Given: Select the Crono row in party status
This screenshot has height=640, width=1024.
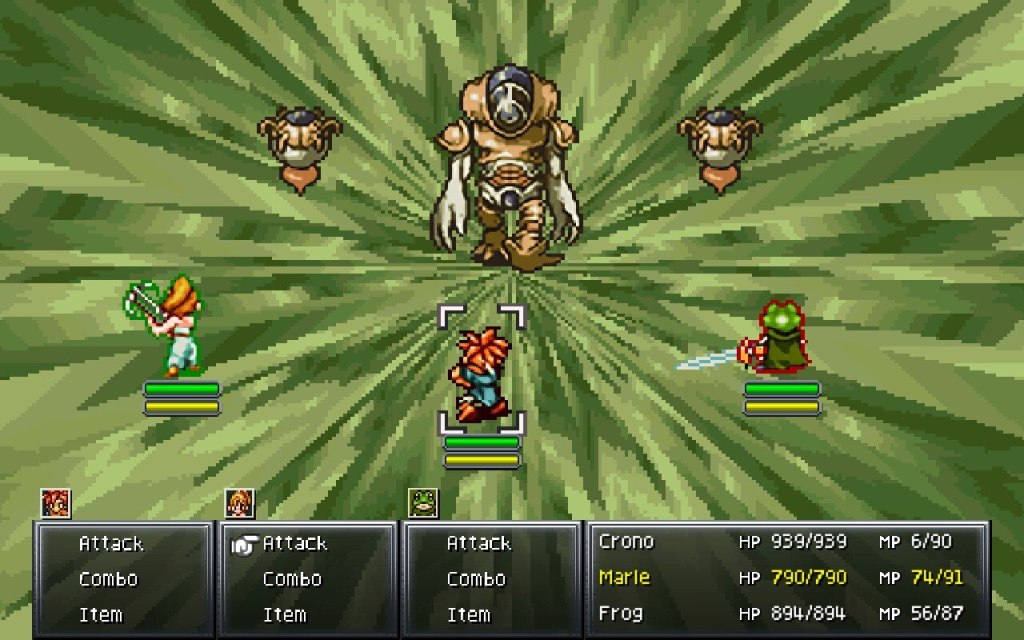Looking at the screenshot, I should click(787, 542).
